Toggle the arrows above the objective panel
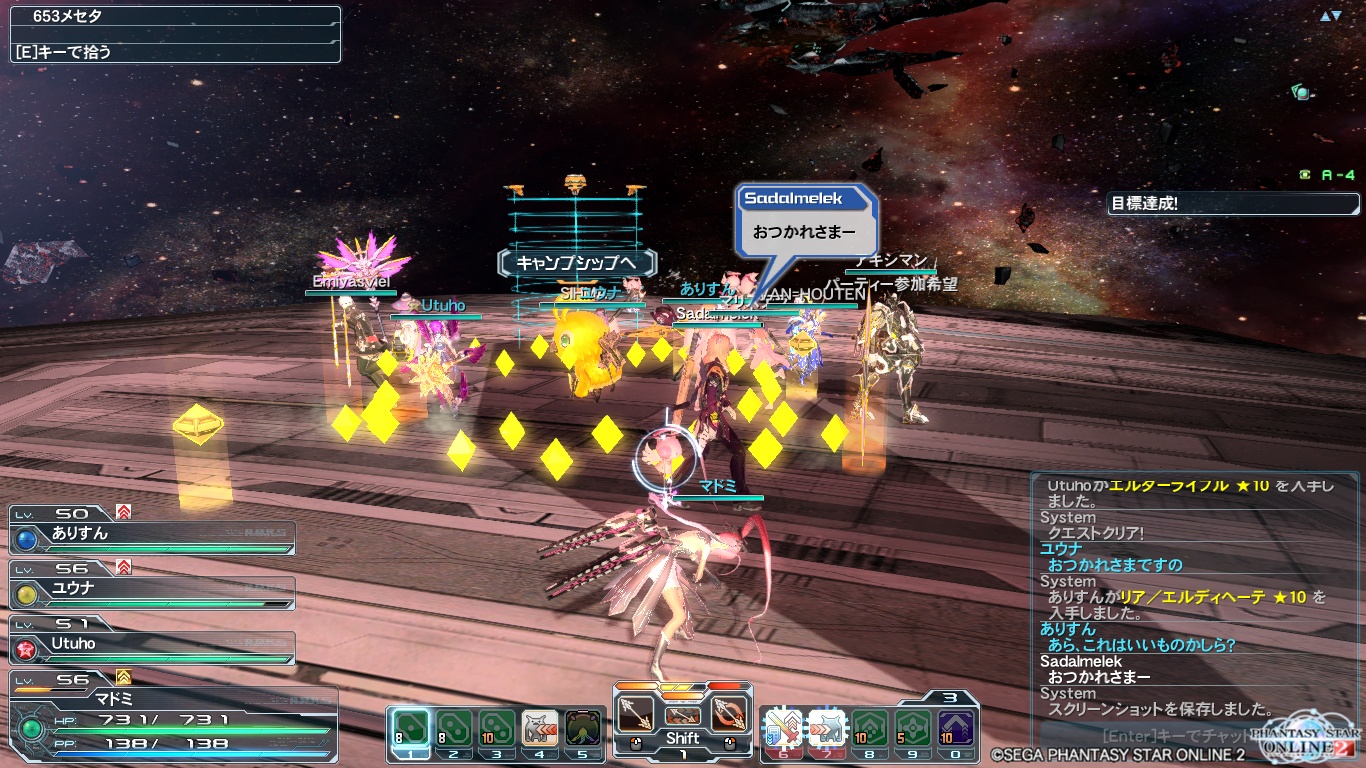This screenshot has width=1366, height=768. 1330,16
